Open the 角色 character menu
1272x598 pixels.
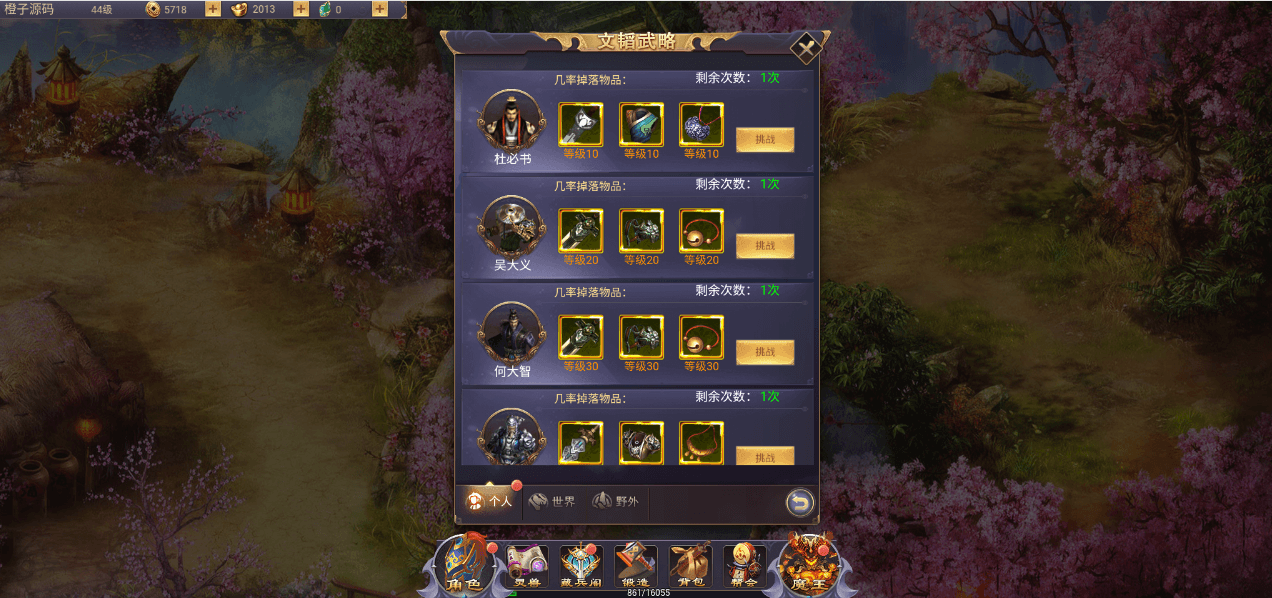(463, 565)
